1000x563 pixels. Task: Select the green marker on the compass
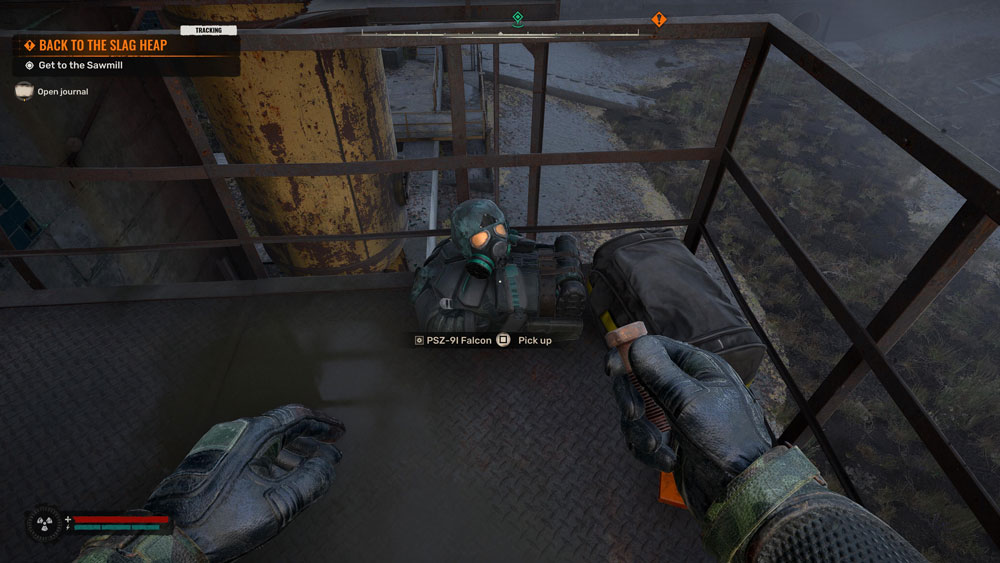[517, 18]
